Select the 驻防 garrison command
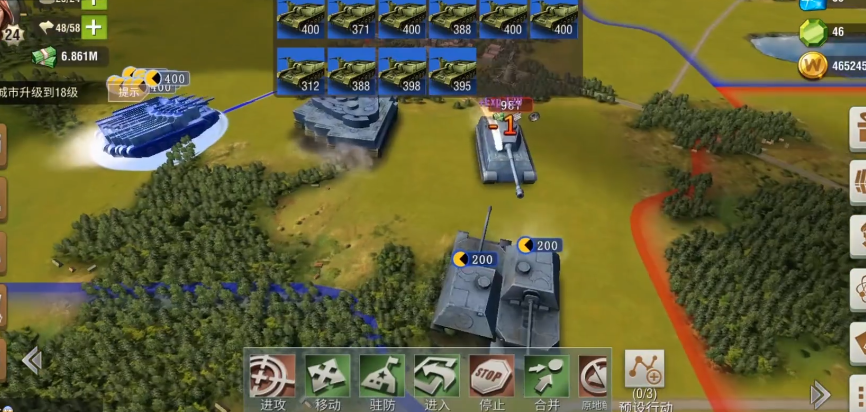Image resolution: width=866 pixels, height=412 pixels. tap(381, 378)
